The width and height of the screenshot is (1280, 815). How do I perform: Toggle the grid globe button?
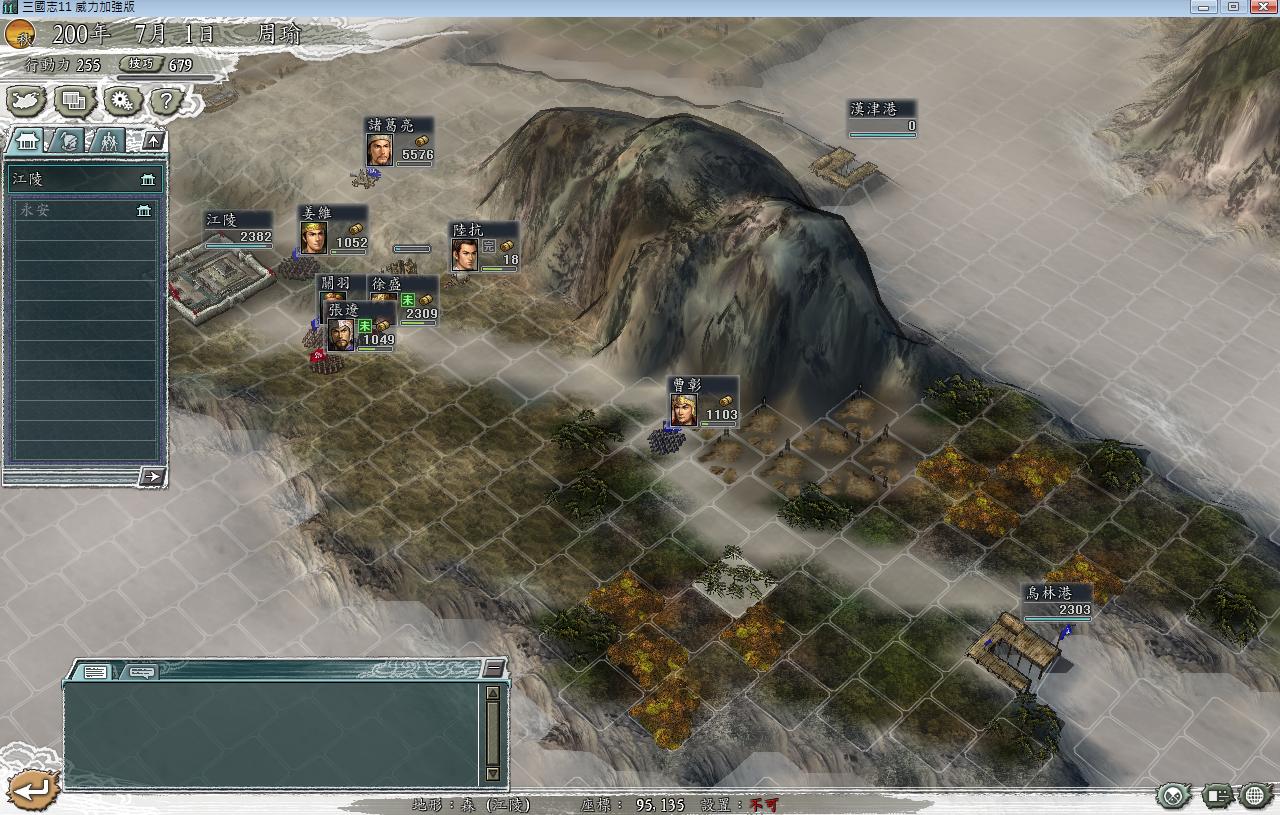1257,796
